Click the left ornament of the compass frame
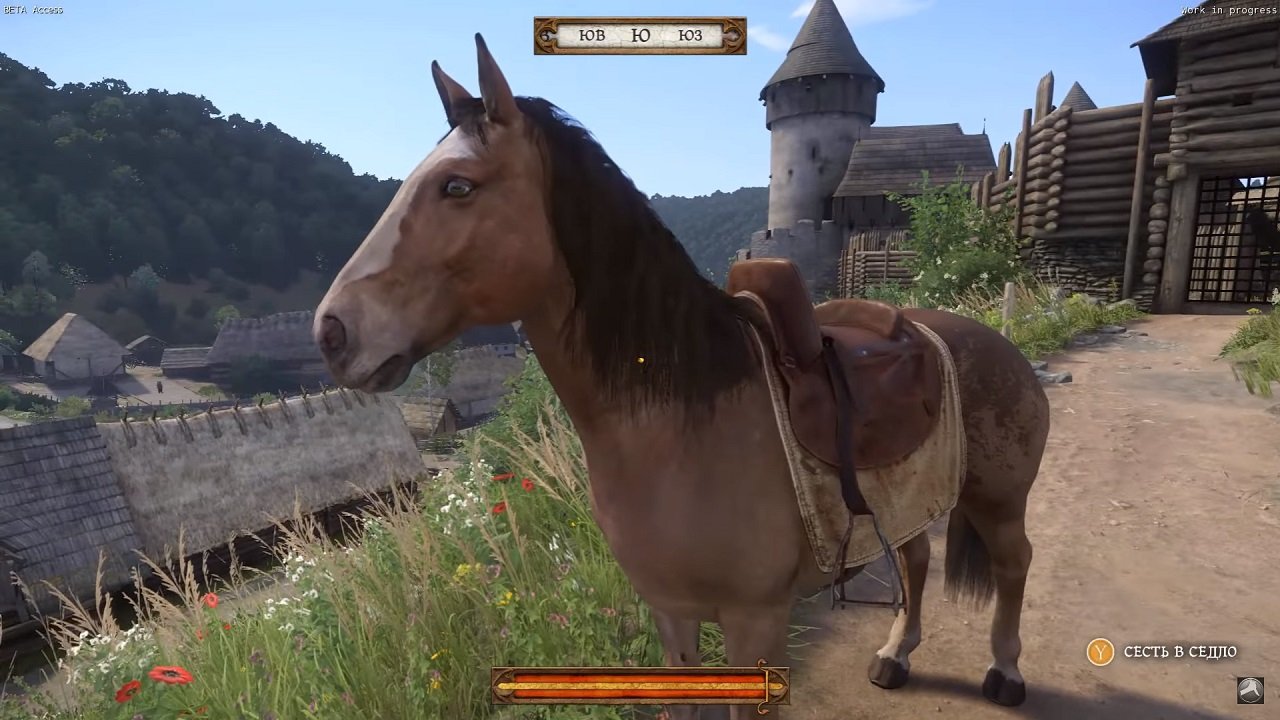The height and width of the screenshot is (720, 1280). (x=545, y=33)
